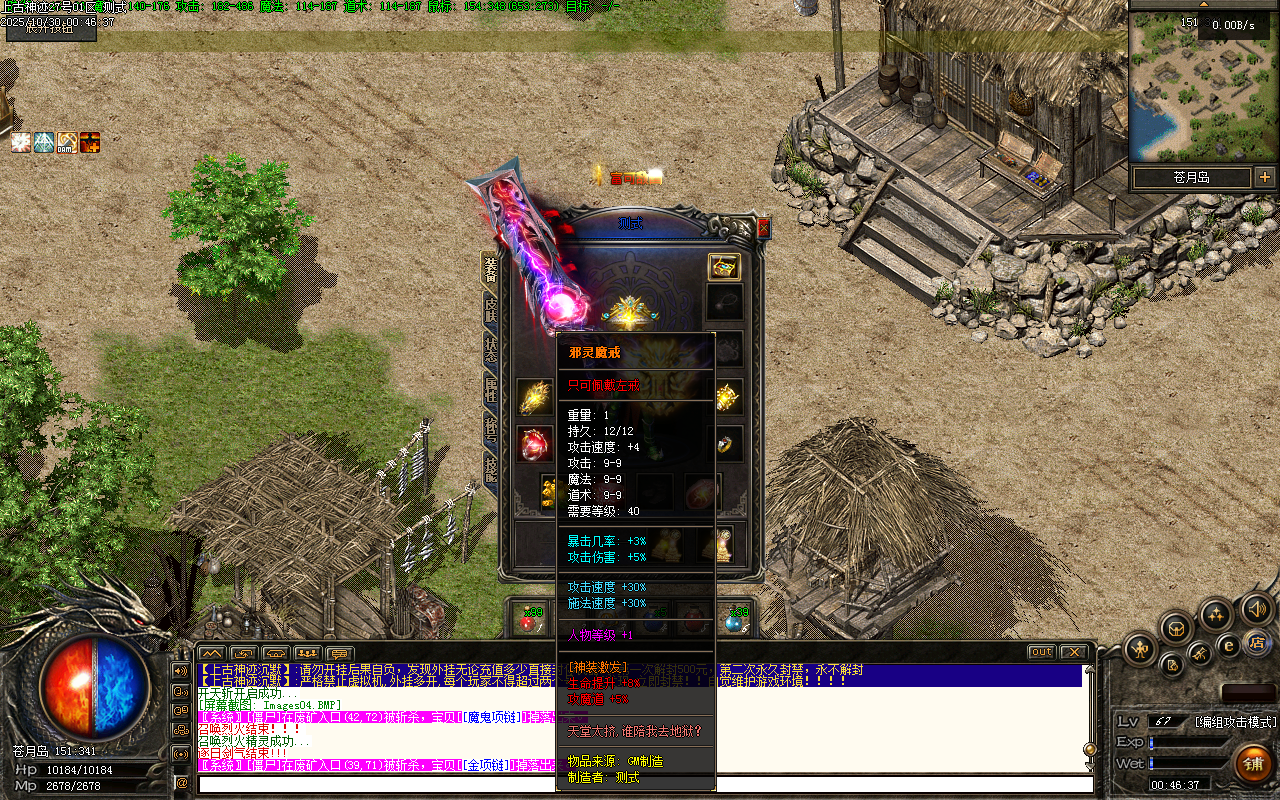Viewport: 1280px width, 800px height.
Task: Click the chat panel's out button
Action: pos(1042,652)
